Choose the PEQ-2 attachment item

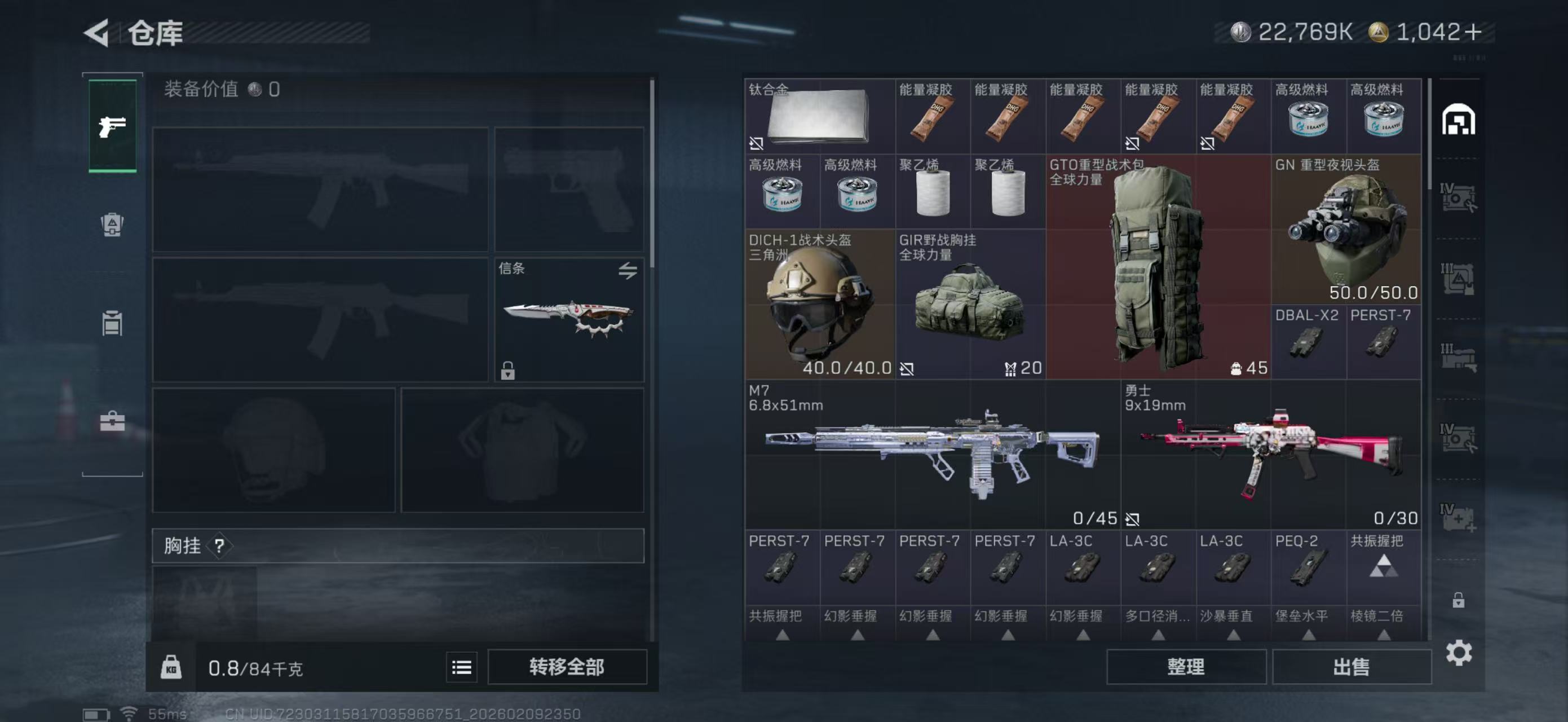pos(1308,567)
